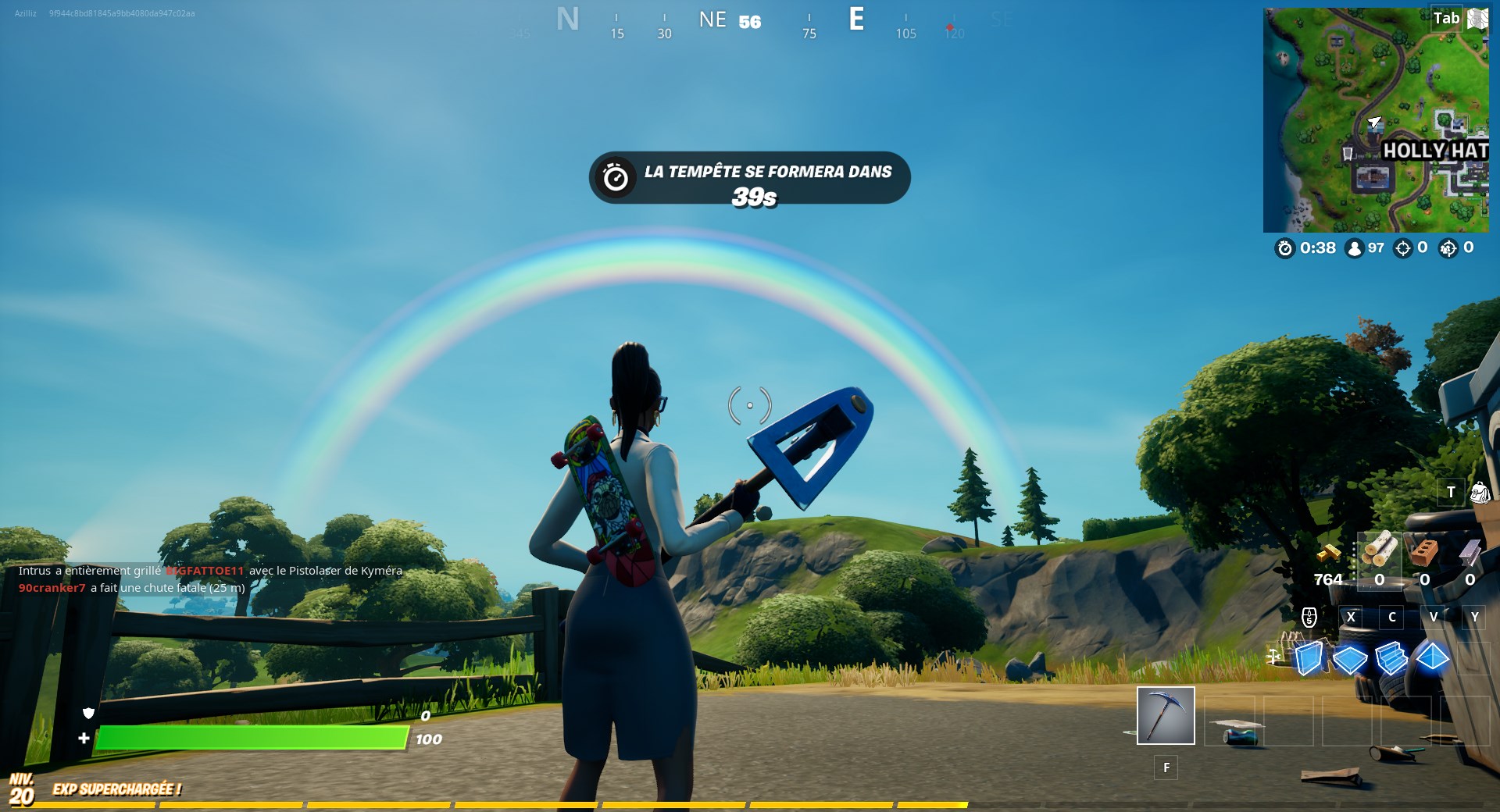
Task: Click the edit mouse-button icon
Action: [1309, 618]
